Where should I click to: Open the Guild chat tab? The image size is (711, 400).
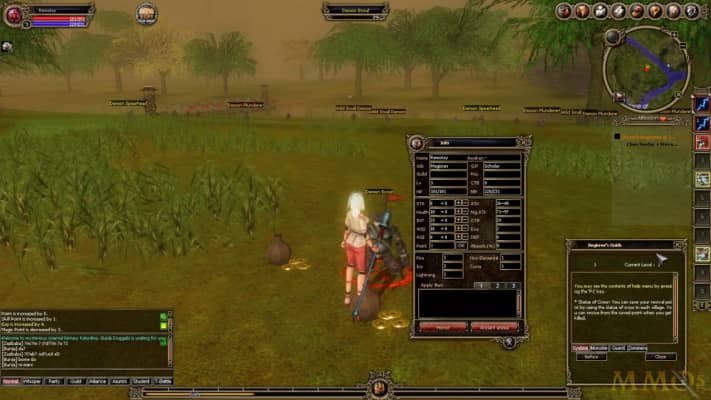tap(76, 381)
